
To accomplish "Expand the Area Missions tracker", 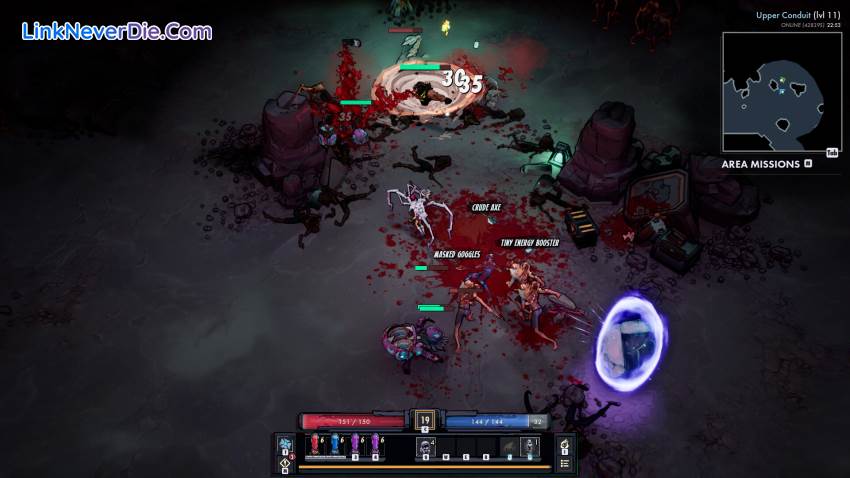I will point(808,164).
